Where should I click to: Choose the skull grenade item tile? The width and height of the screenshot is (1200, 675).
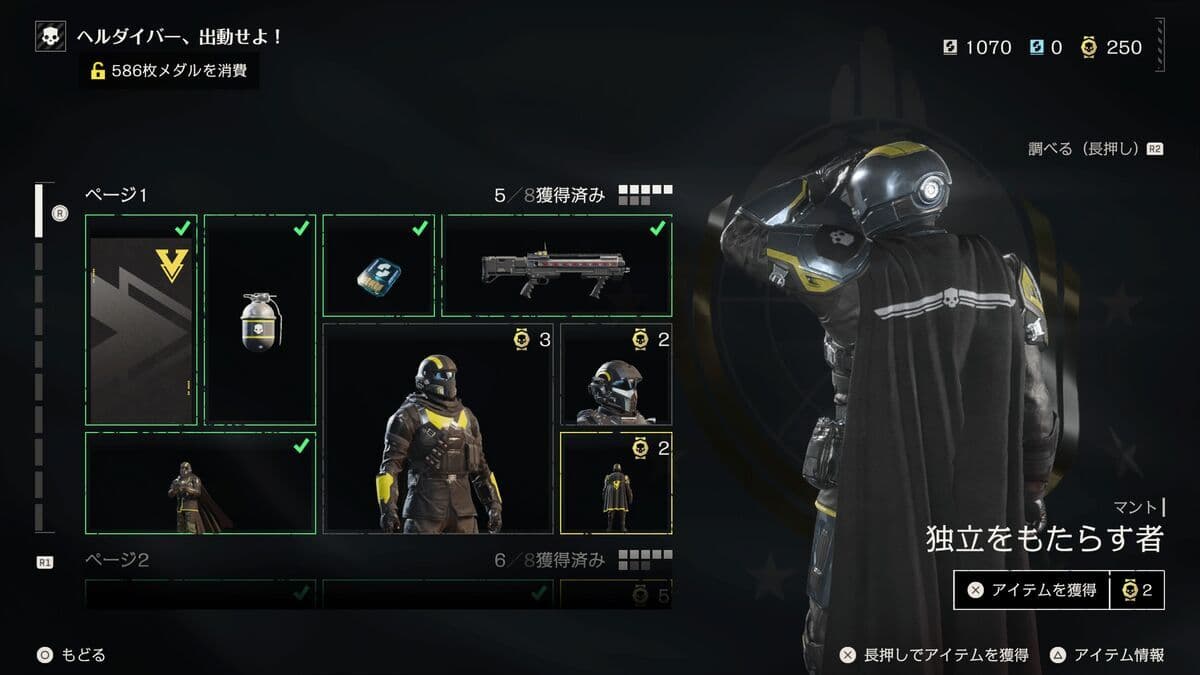[x=260, y=320]
